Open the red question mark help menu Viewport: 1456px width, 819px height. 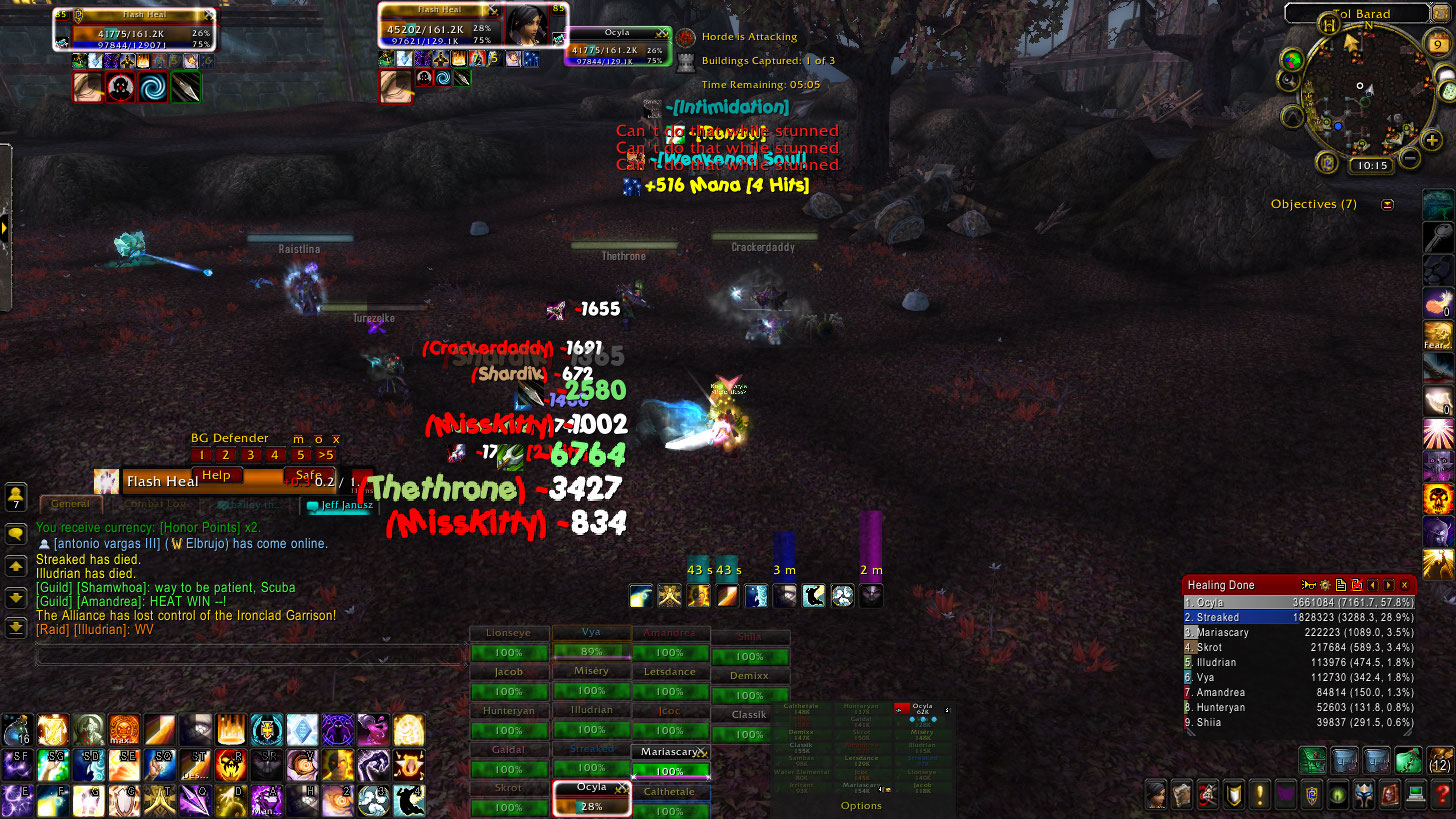pyautogui.click(x=1441, y=795)
